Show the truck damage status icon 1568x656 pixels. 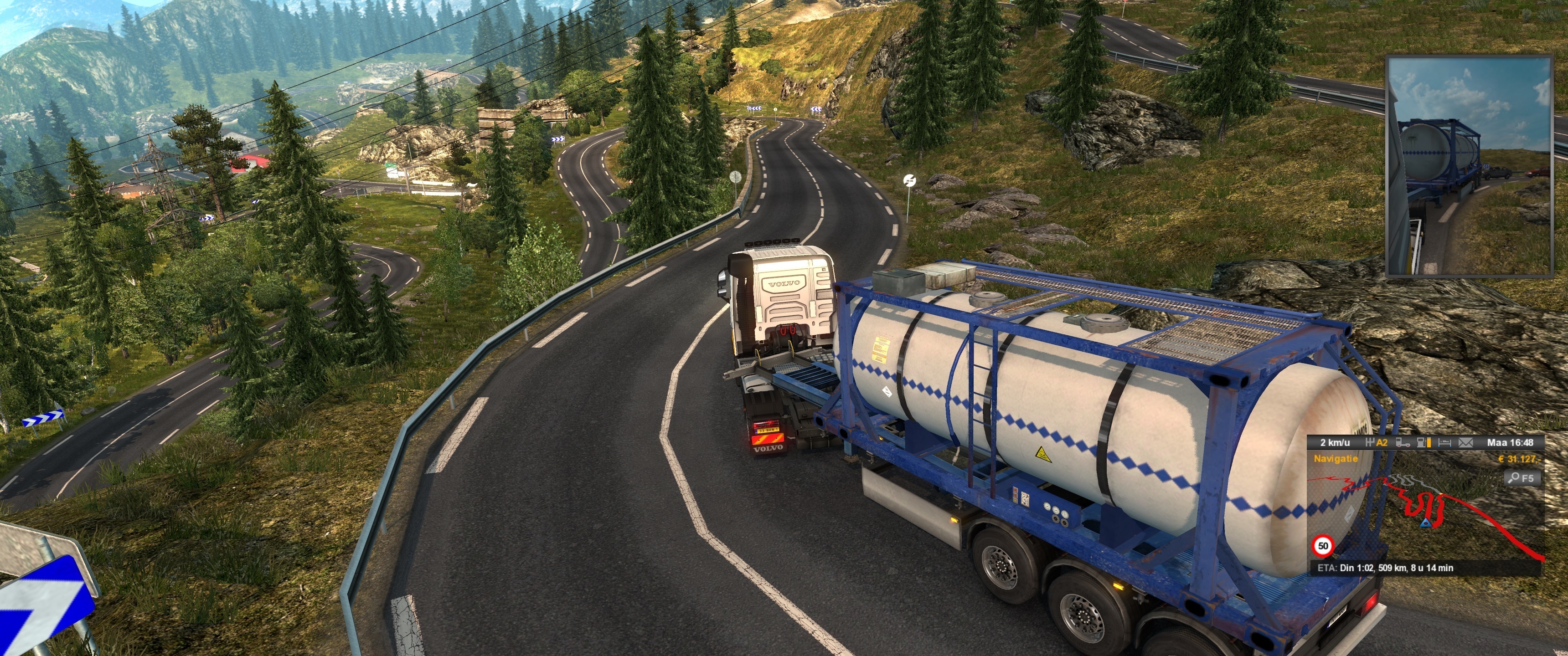coord(1403,442)
